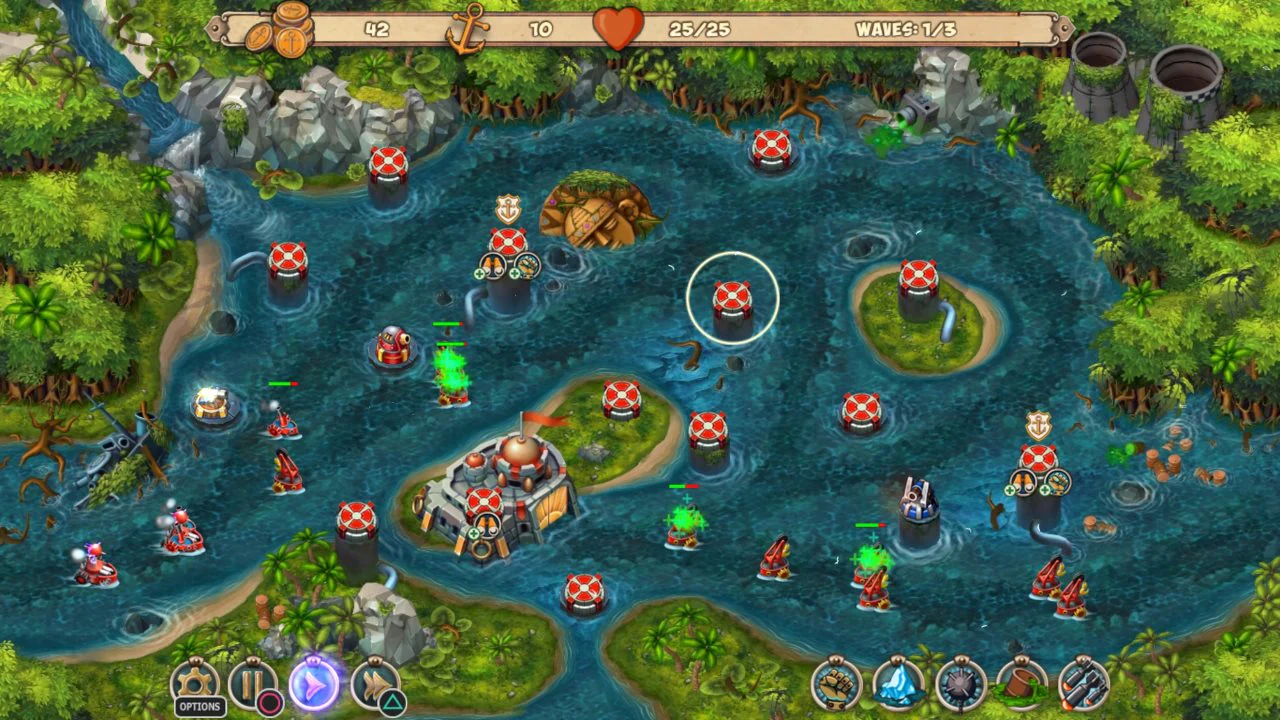
Task: Click the WAVES 1/3 counter
Action: click(x=903, y=28)
